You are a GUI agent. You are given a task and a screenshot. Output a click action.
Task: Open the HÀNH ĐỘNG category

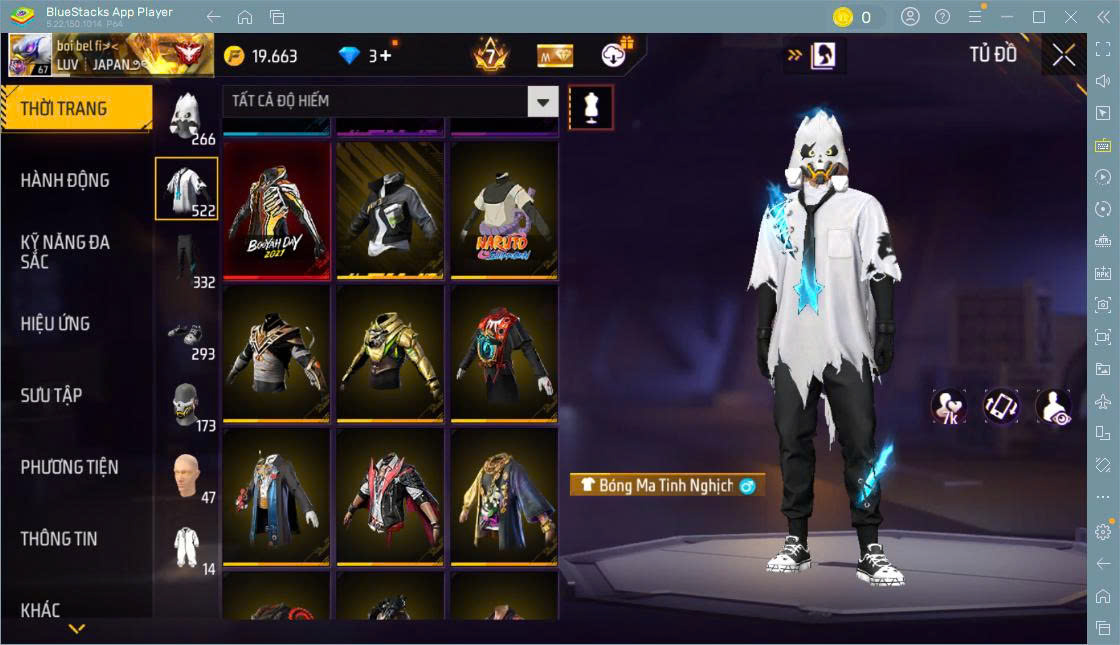click(x=66, y=180)
